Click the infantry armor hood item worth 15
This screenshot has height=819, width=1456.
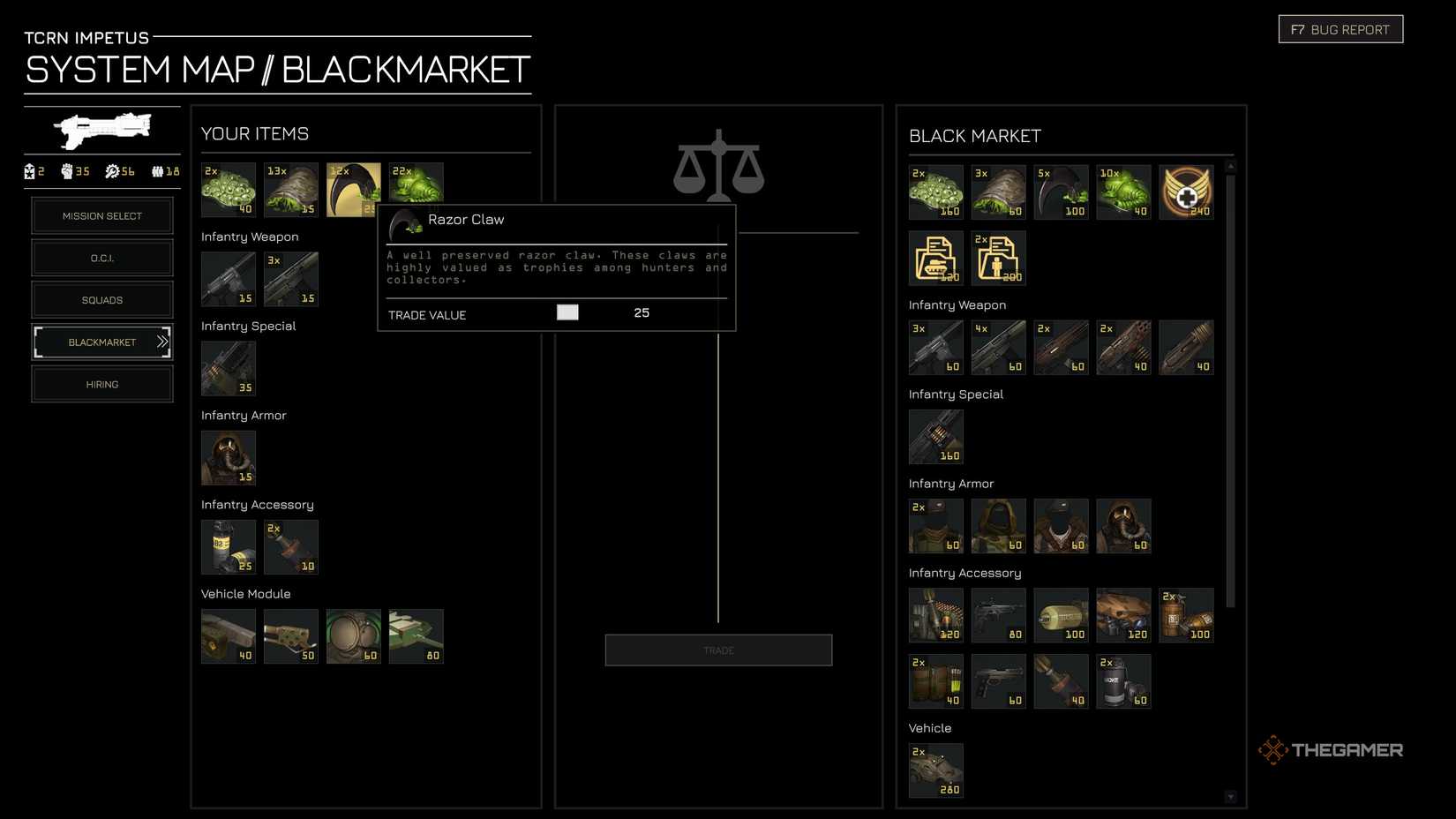click(x=228, y=457)
